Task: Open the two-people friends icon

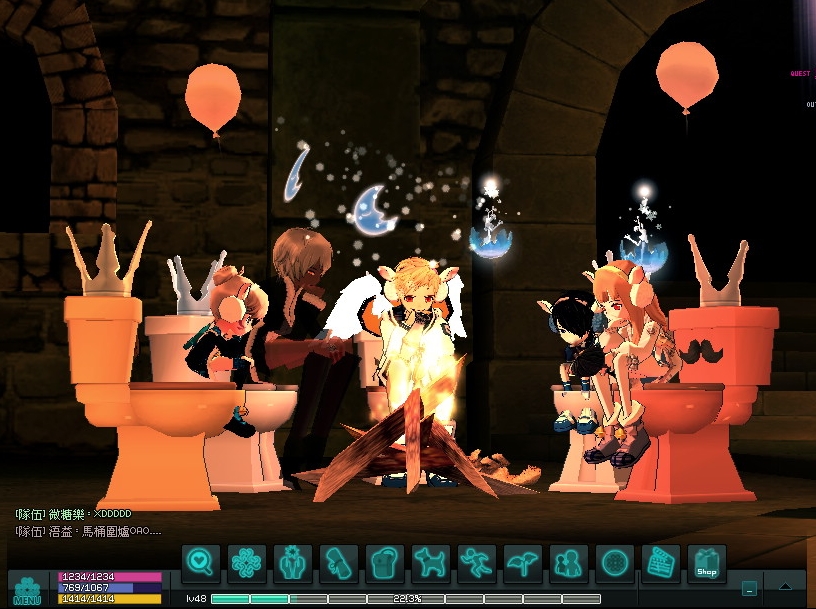Action: click(x=569, y=564)
